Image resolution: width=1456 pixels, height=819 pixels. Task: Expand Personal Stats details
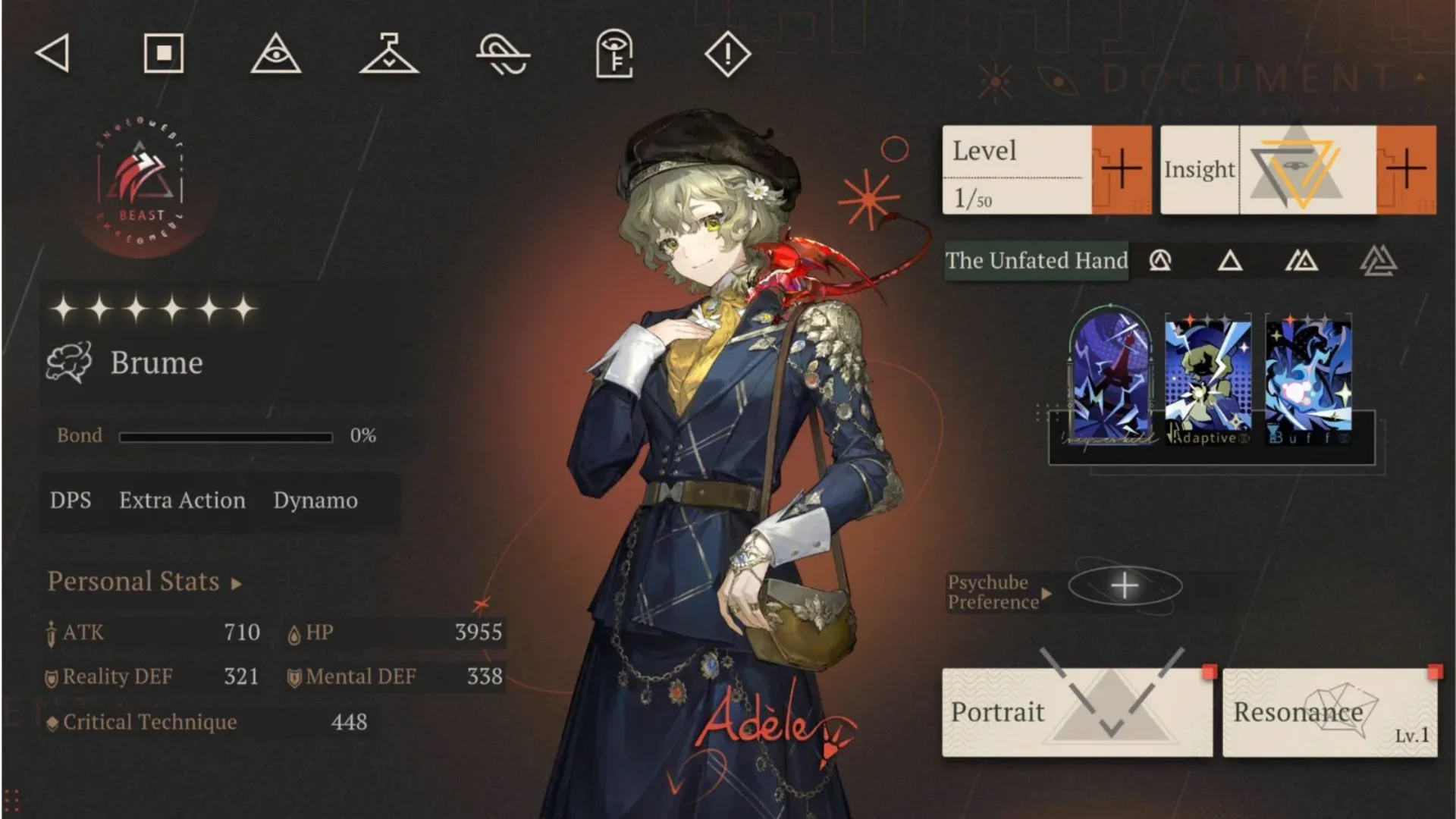144,582
